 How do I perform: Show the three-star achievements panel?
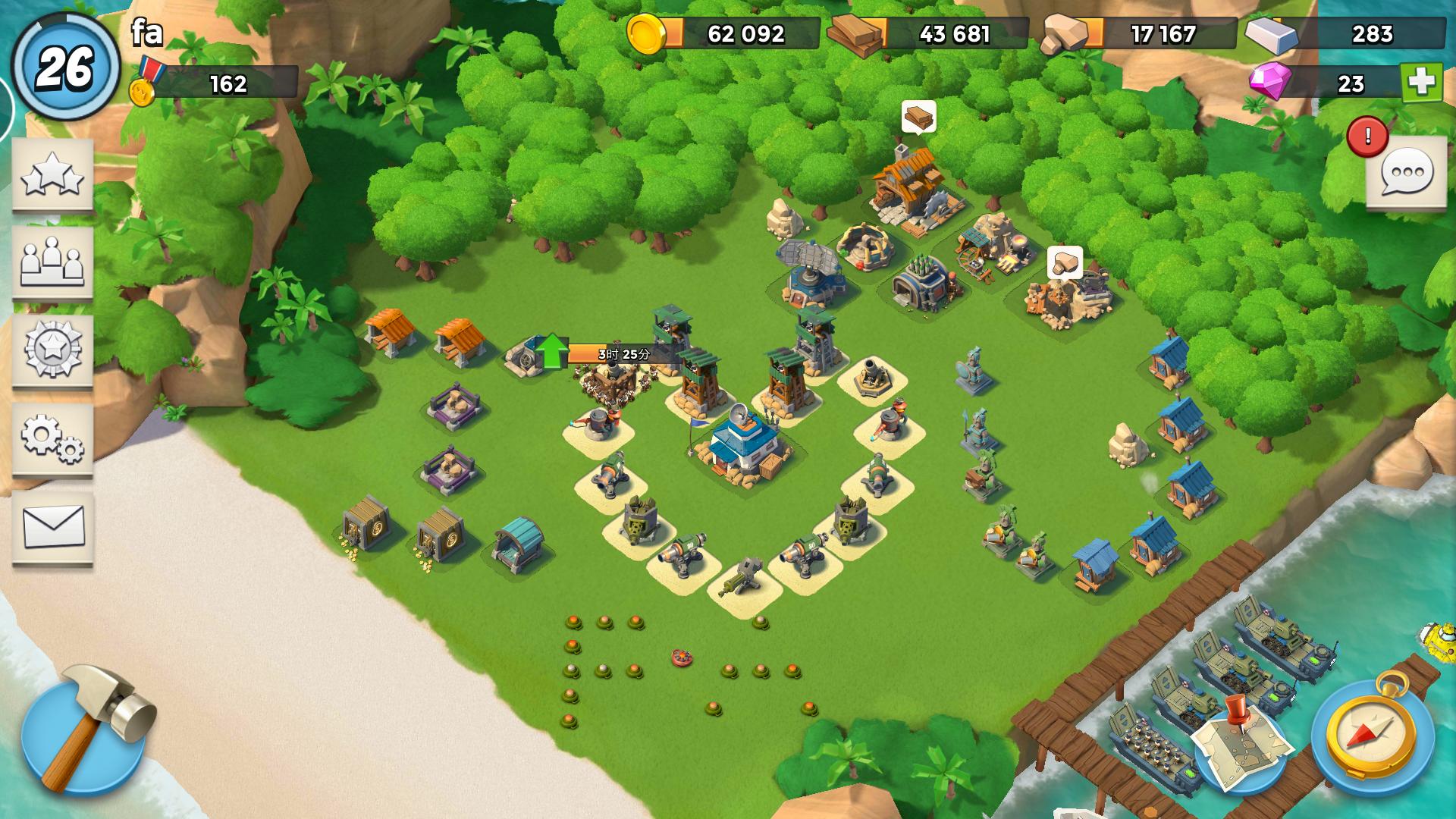(x=52, y=175)
